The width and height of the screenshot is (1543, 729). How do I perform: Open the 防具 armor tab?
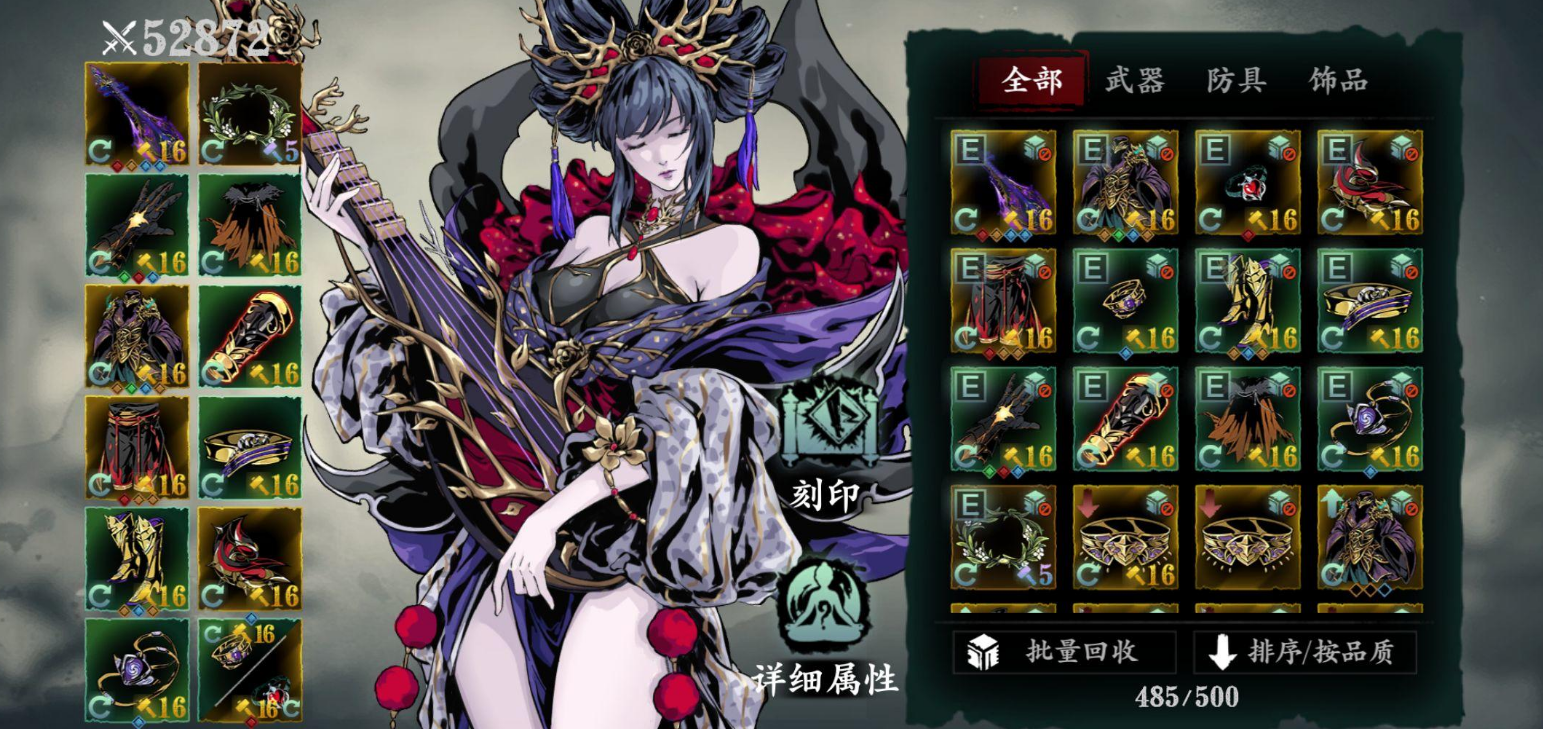click(x=1236, y=81)
